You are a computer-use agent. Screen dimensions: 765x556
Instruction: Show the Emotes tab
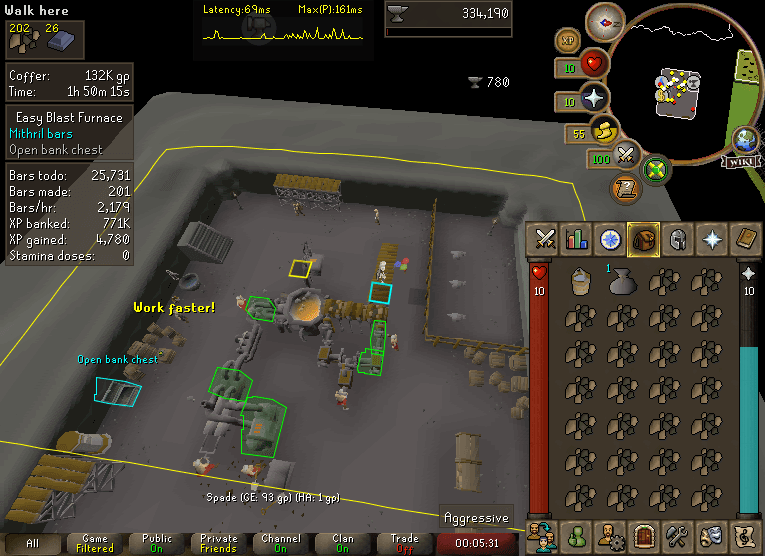pos(710,533)
